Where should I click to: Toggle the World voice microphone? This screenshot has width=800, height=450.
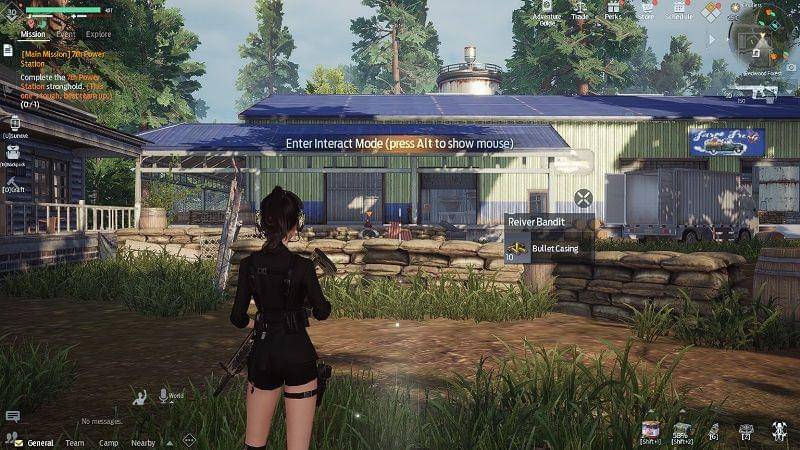click(x=140, y=397)
